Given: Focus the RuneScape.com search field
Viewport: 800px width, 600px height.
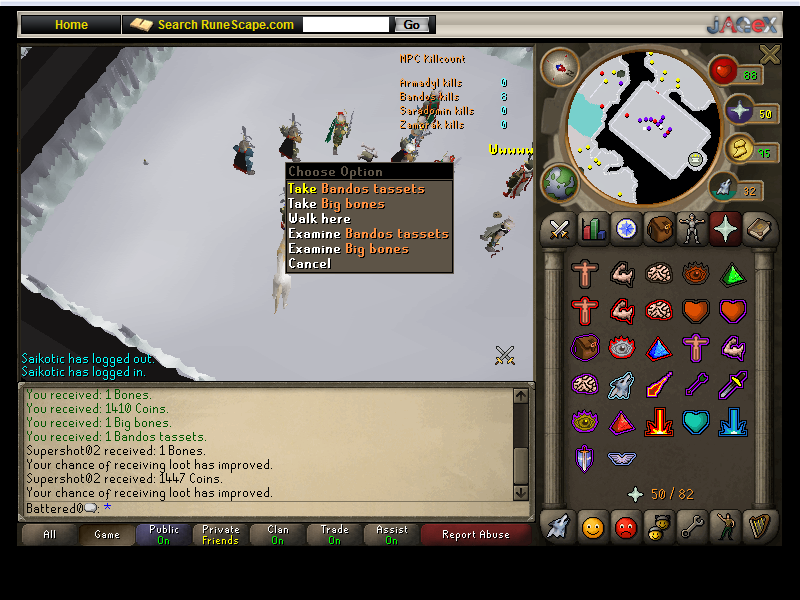Looking at the screenshot, I should [x=346, y=25].
